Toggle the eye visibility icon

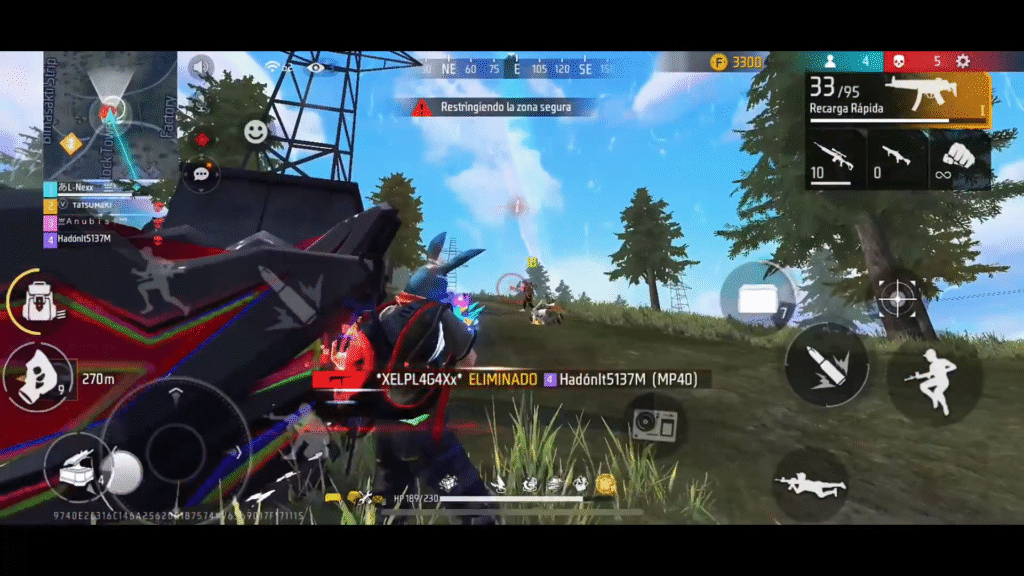pos(317,68)
